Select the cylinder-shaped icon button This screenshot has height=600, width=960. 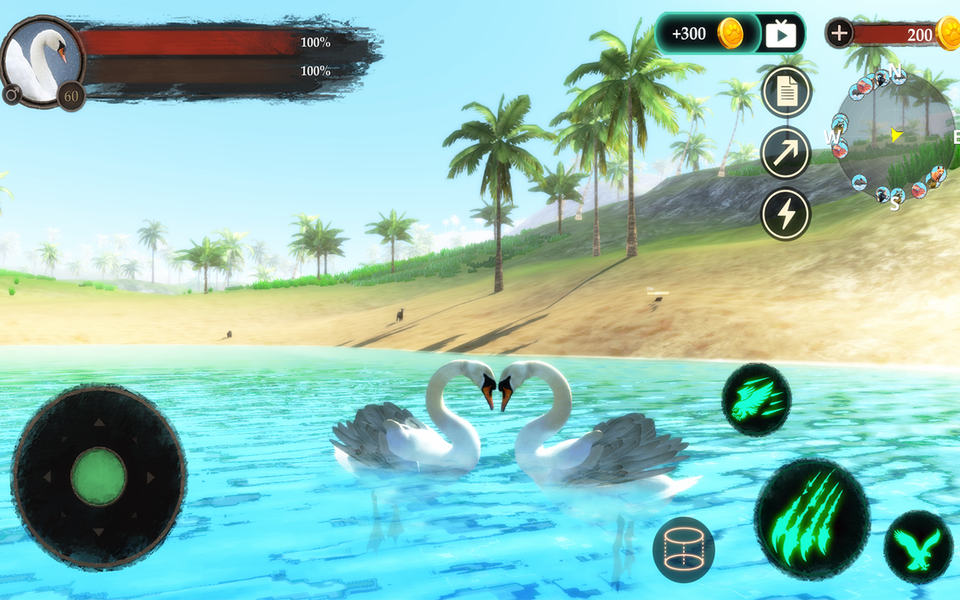[683, 549]
